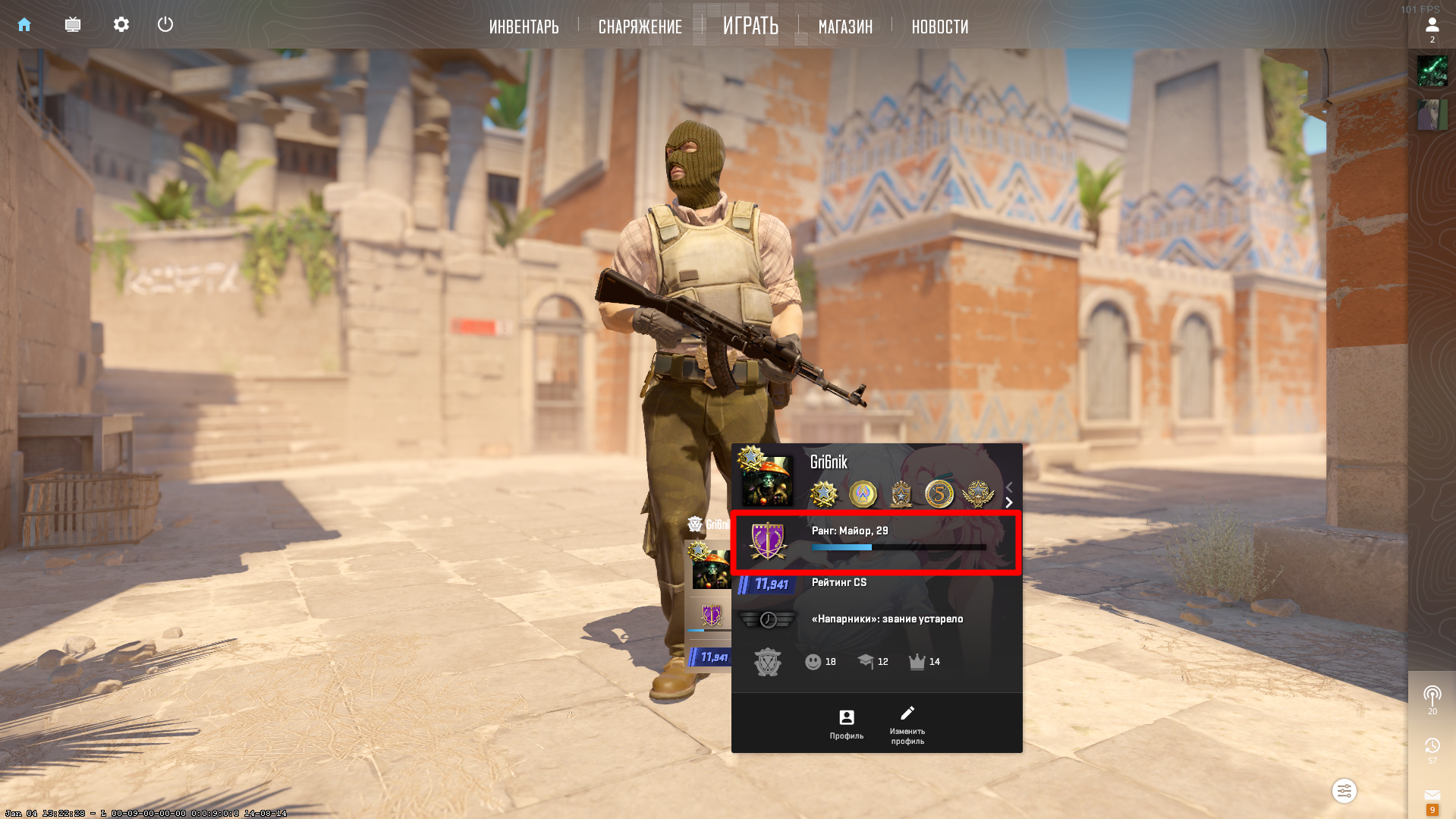Open the Рейтинг CS row
Screen dimensions: 1456x819
tap(876, 583)
